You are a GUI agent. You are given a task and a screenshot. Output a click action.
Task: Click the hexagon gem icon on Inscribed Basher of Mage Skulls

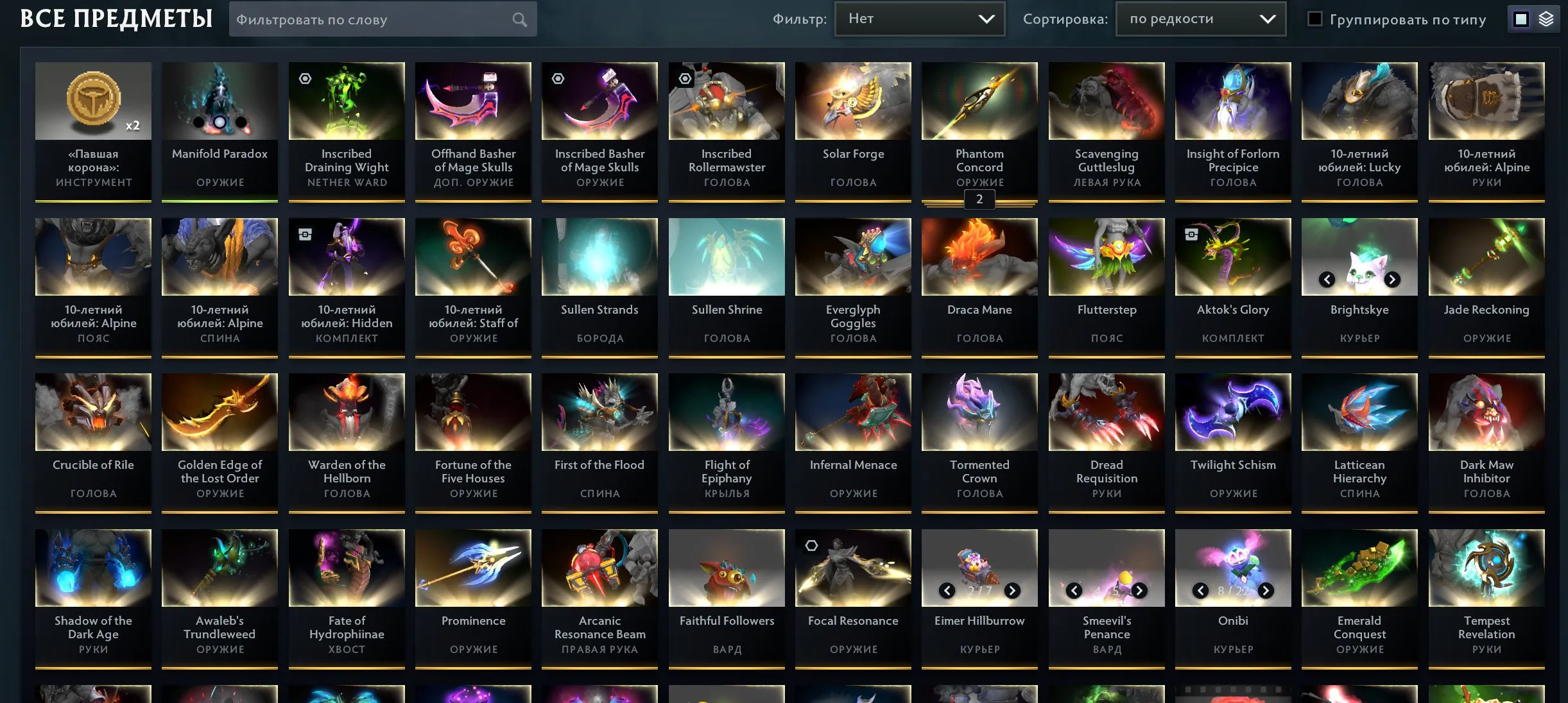[x=556, y=78]
